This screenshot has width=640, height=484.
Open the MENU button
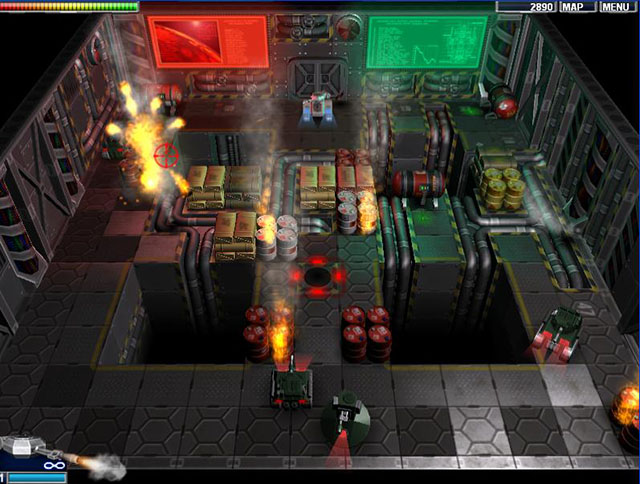[x=615, y=7]
